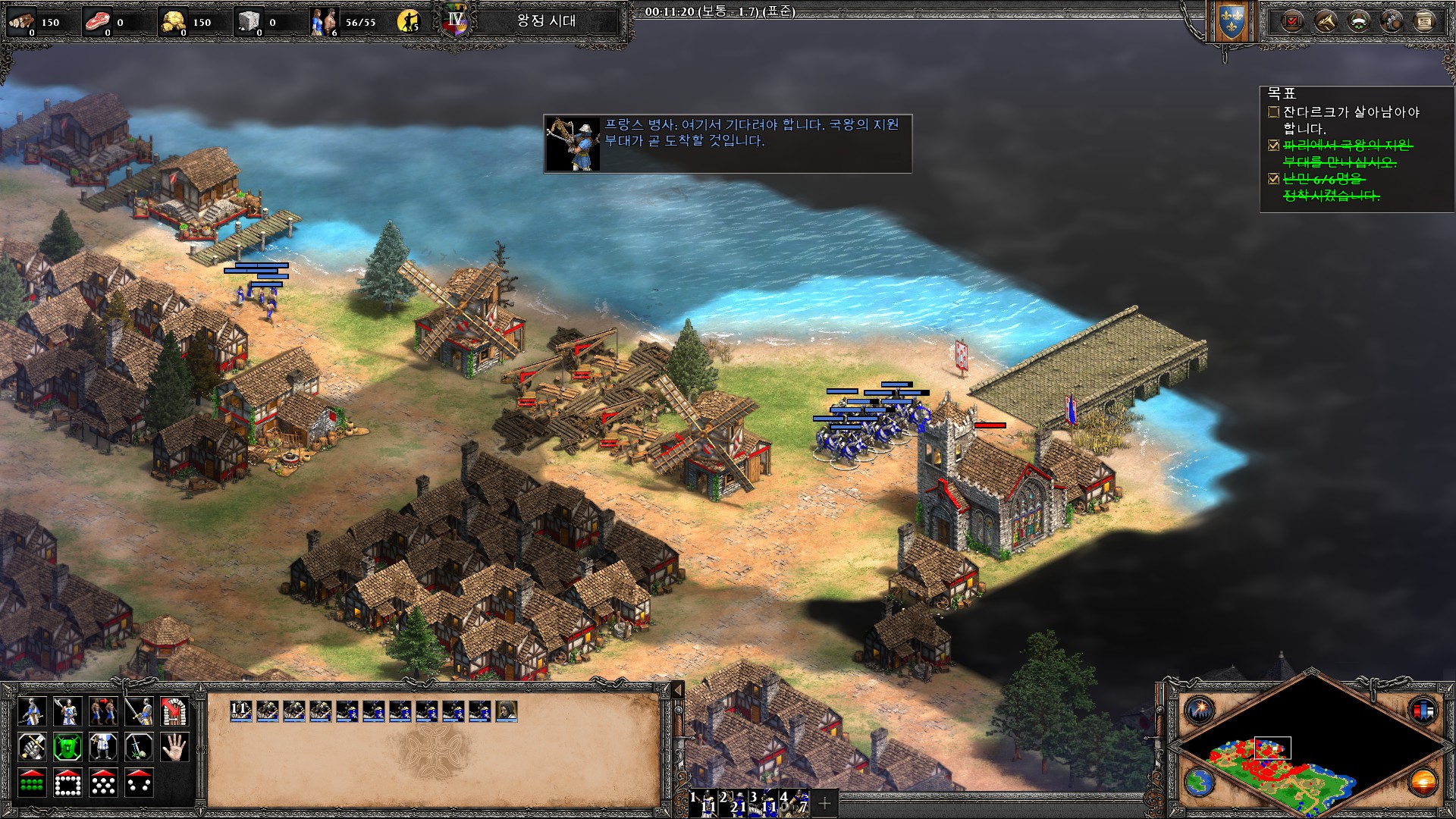Select control group 4 at the bottom
This screenshot has width=1456, height=819.
tap(796, 802)
